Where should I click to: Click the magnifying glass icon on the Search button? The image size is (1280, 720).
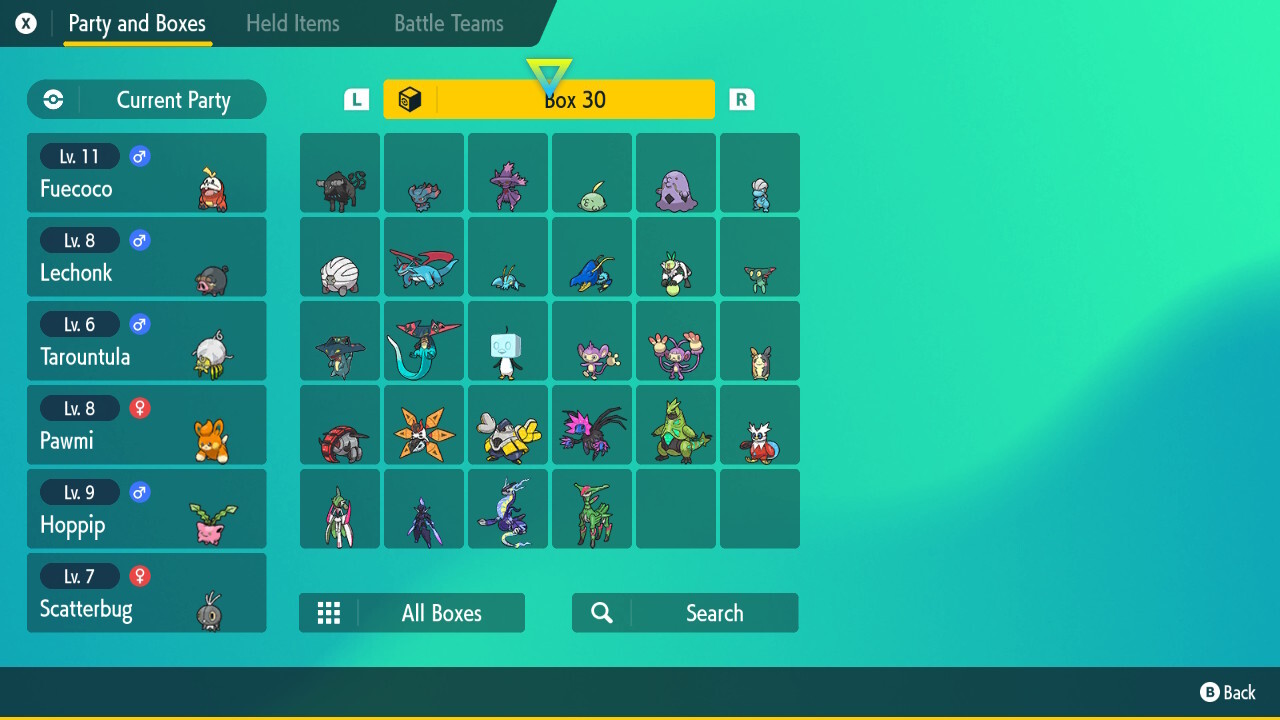[601, 612]
